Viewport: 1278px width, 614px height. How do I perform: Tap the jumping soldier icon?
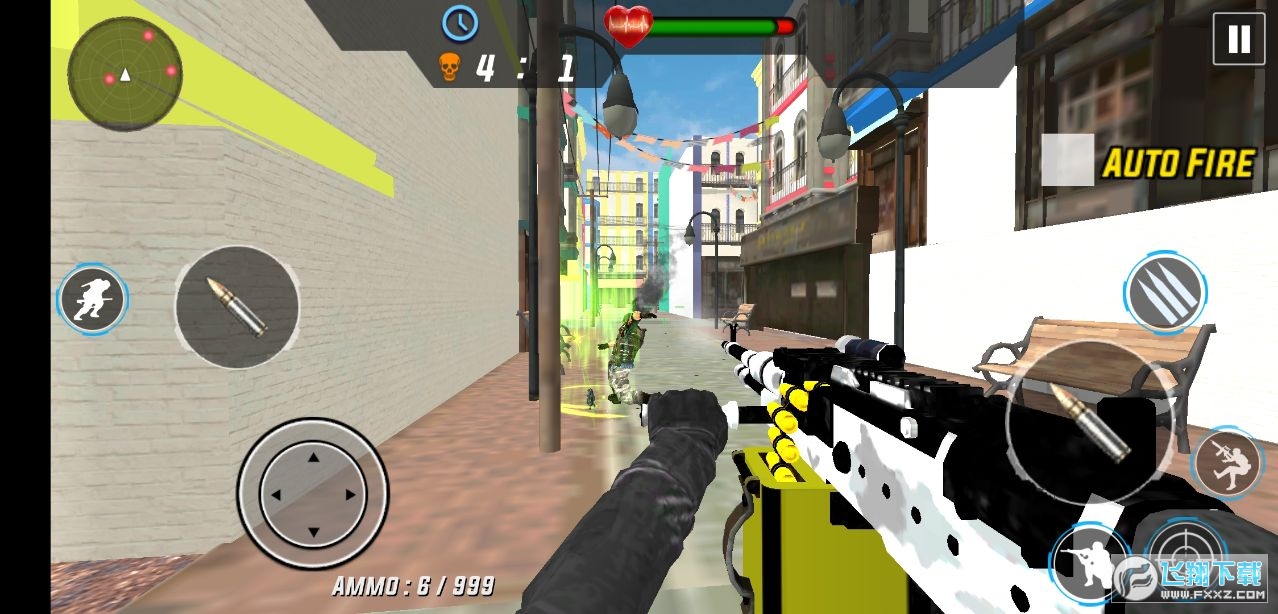click(1229, 463)
